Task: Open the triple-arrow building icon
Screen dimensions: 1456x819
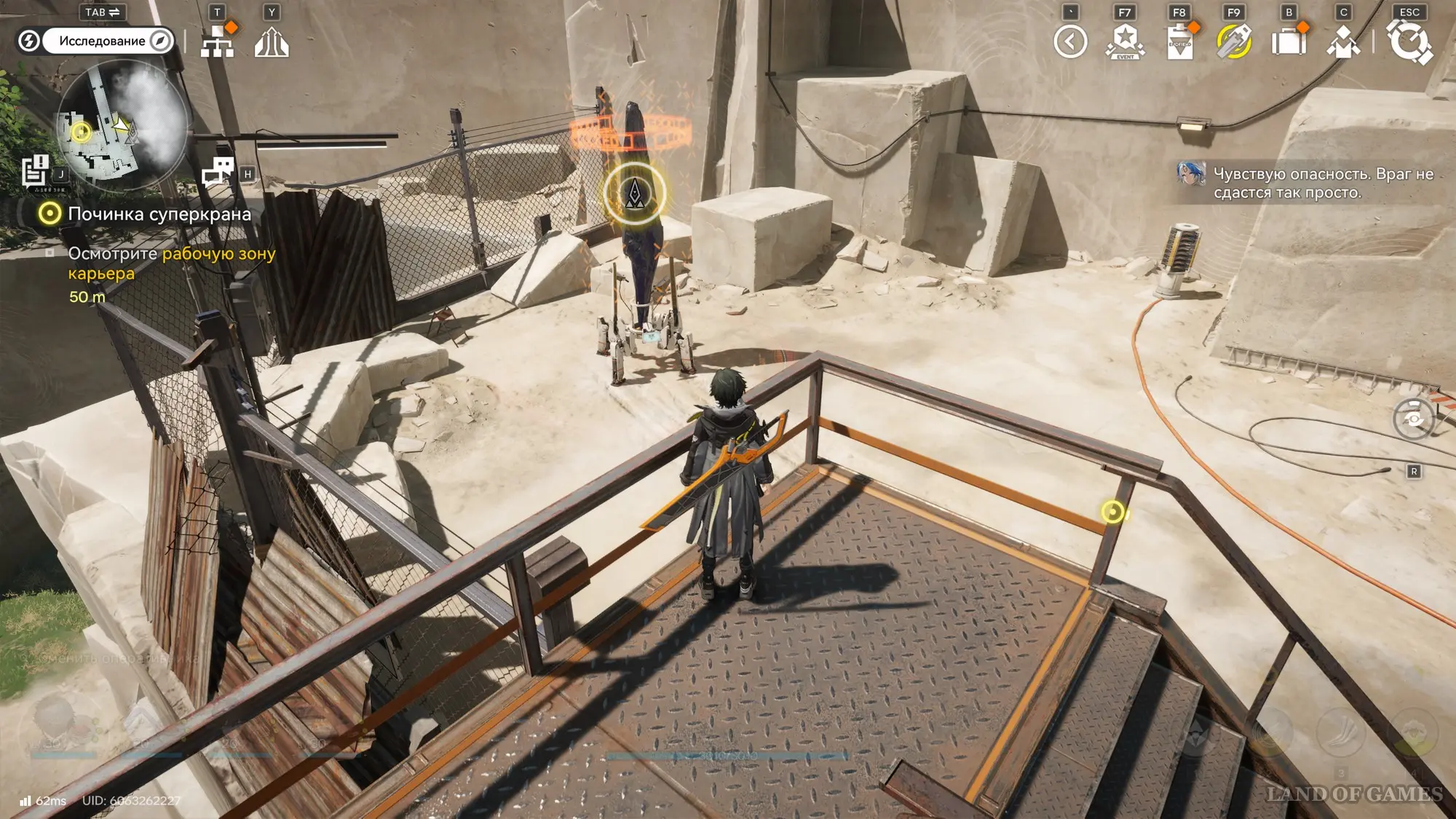Action: point(272,42)
